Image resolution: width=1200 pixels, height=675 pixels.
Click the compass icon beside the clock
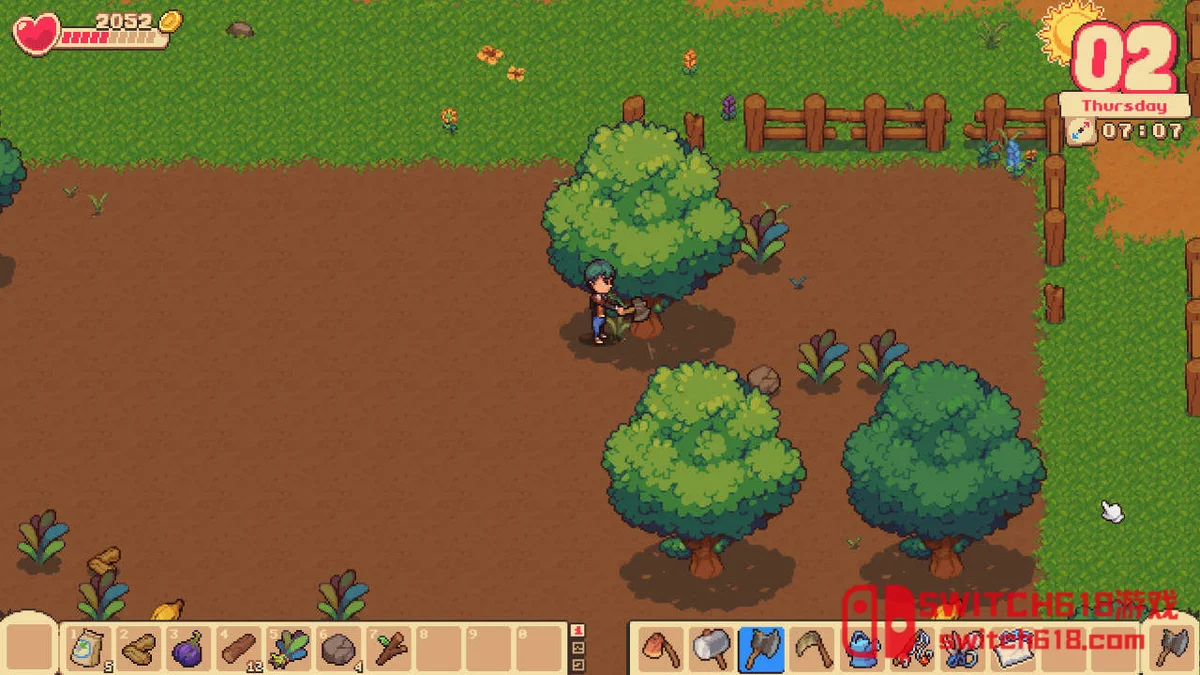[x=1080, y=131]
